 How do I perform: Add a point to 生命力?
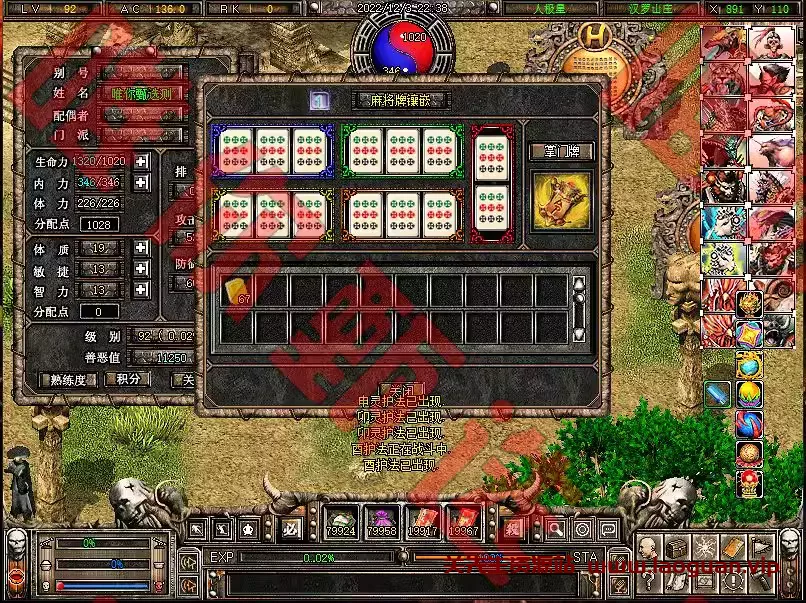coord(142,162)
